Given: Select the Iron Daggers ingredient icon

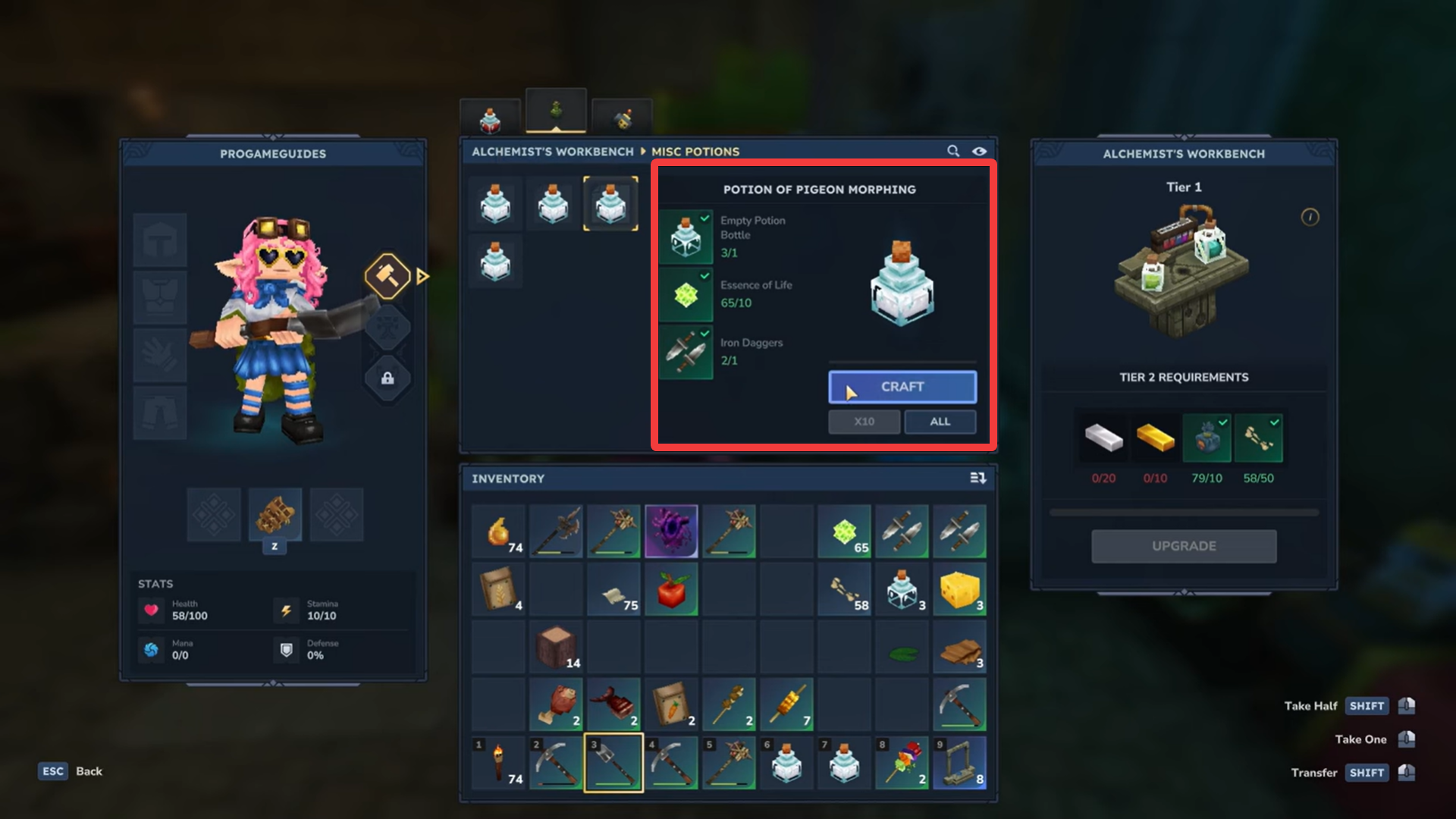Looking at the screenshot, I should coord(686,351).
